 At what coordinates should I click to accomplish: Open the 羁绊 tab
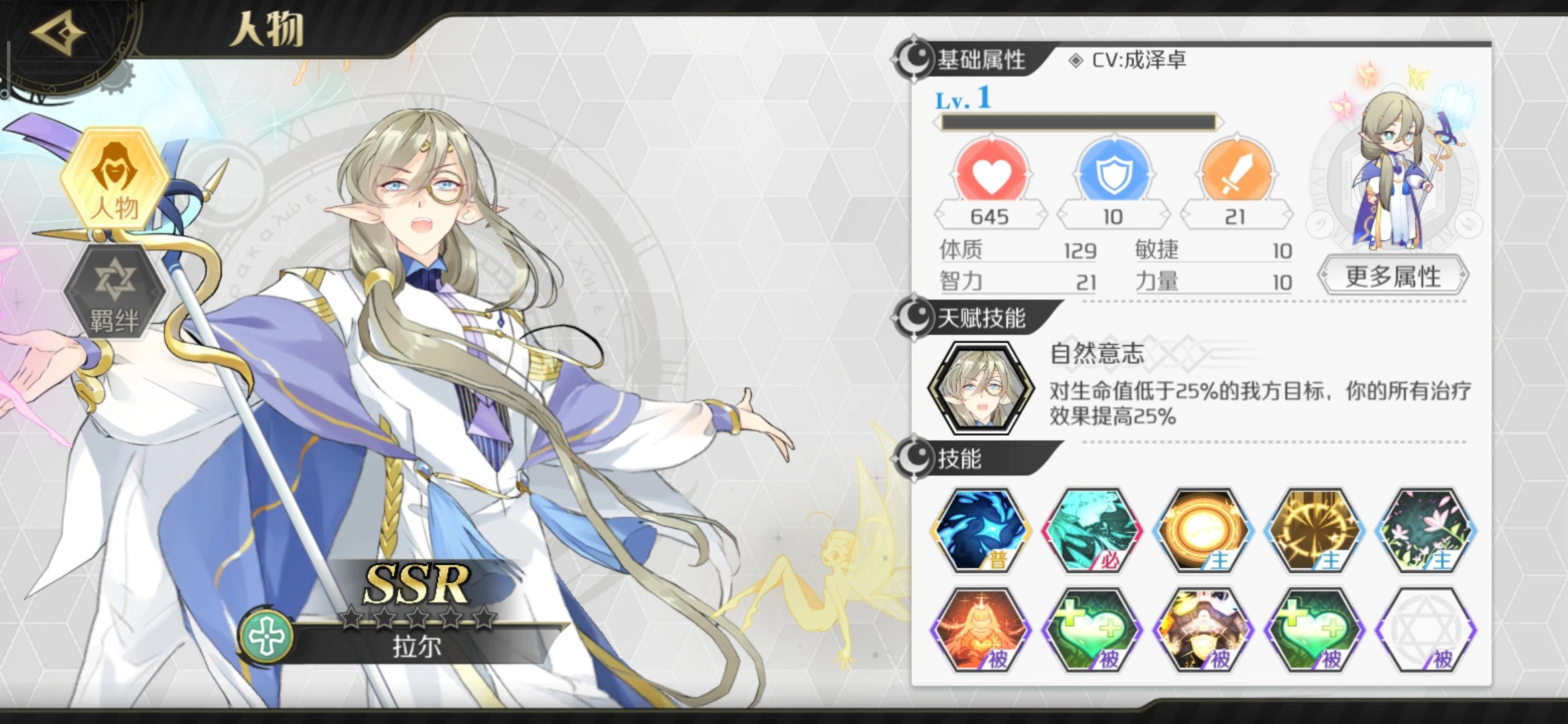(115, 292)
